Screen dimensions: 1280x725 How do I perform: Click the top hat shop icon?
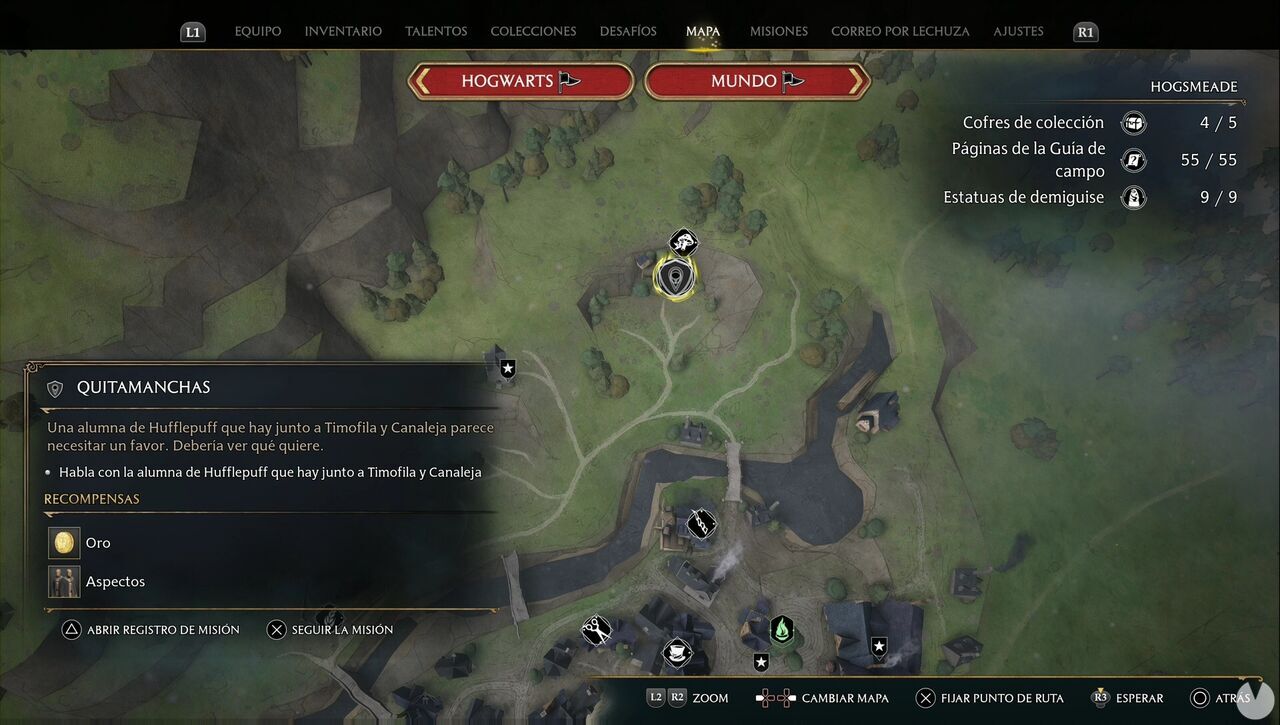pos(678,652)
